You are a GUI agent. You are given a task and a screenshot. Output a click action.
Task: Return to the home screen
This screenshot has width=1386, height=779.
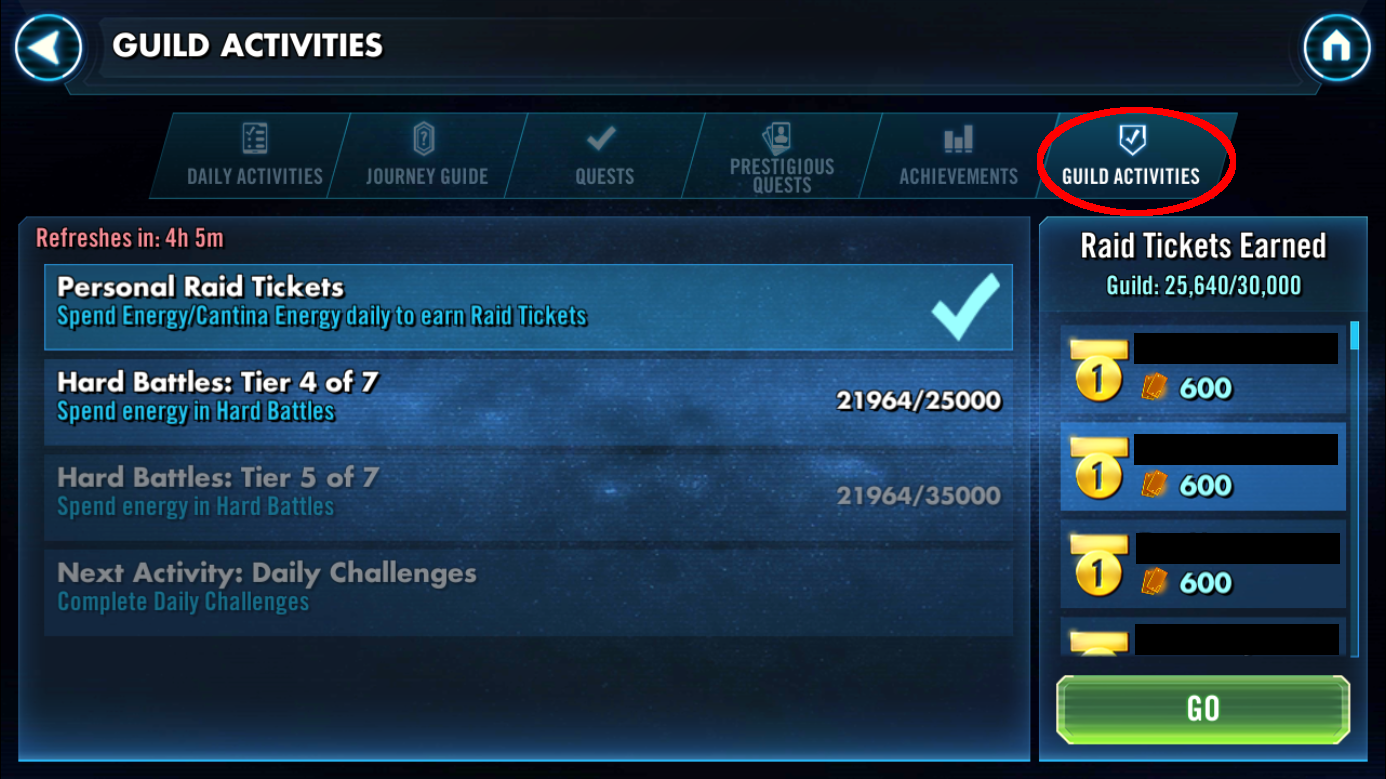click(x=1336, y=47)
